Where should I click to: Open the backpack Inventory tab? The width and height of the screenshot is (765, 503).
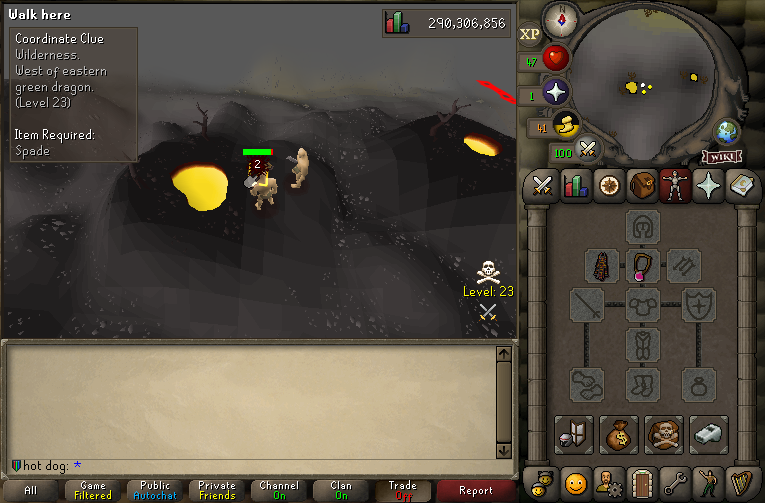click(641, 185)
